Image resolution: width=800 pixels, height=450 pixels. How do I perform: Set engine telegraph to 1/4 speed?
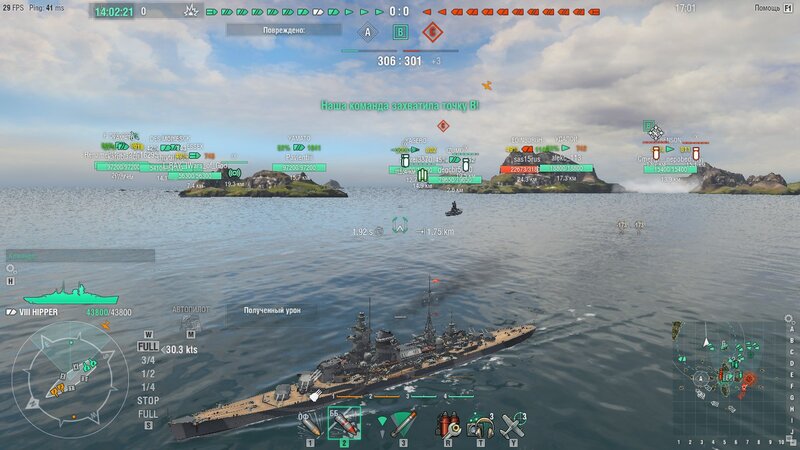point(148,387)
